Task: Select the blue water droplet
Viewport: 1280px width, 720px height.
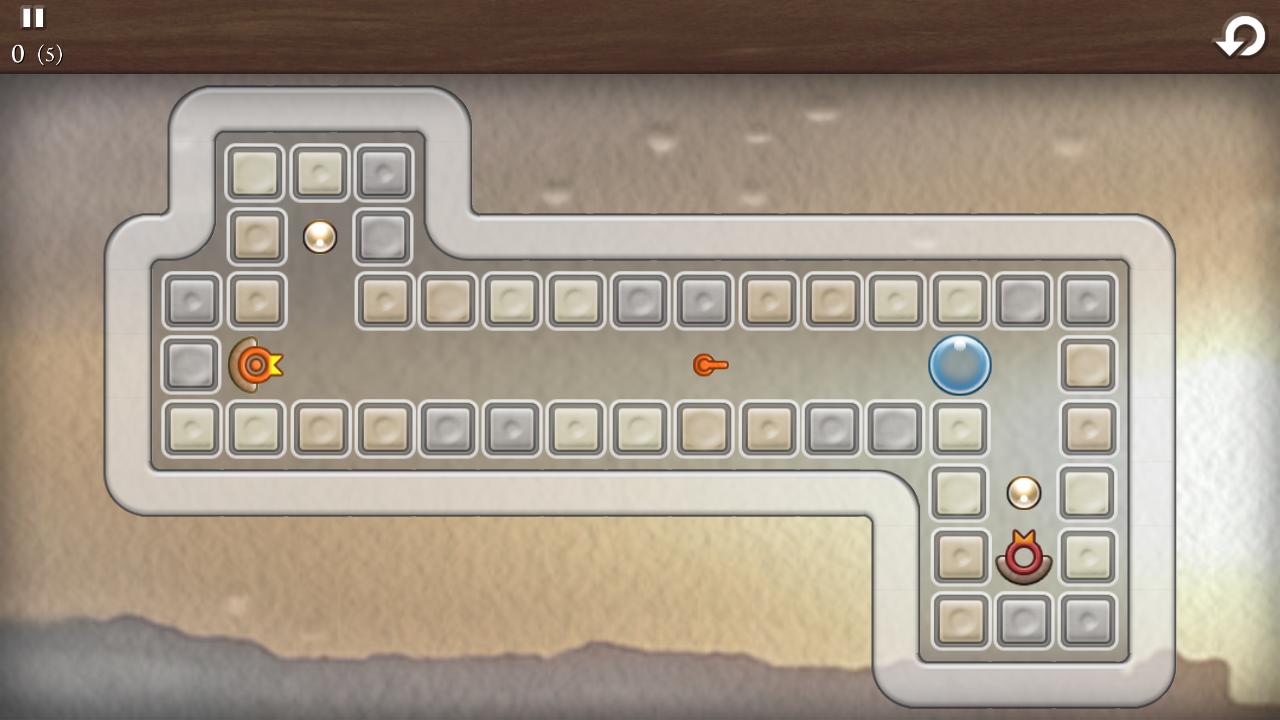Action: pos(960,365)
